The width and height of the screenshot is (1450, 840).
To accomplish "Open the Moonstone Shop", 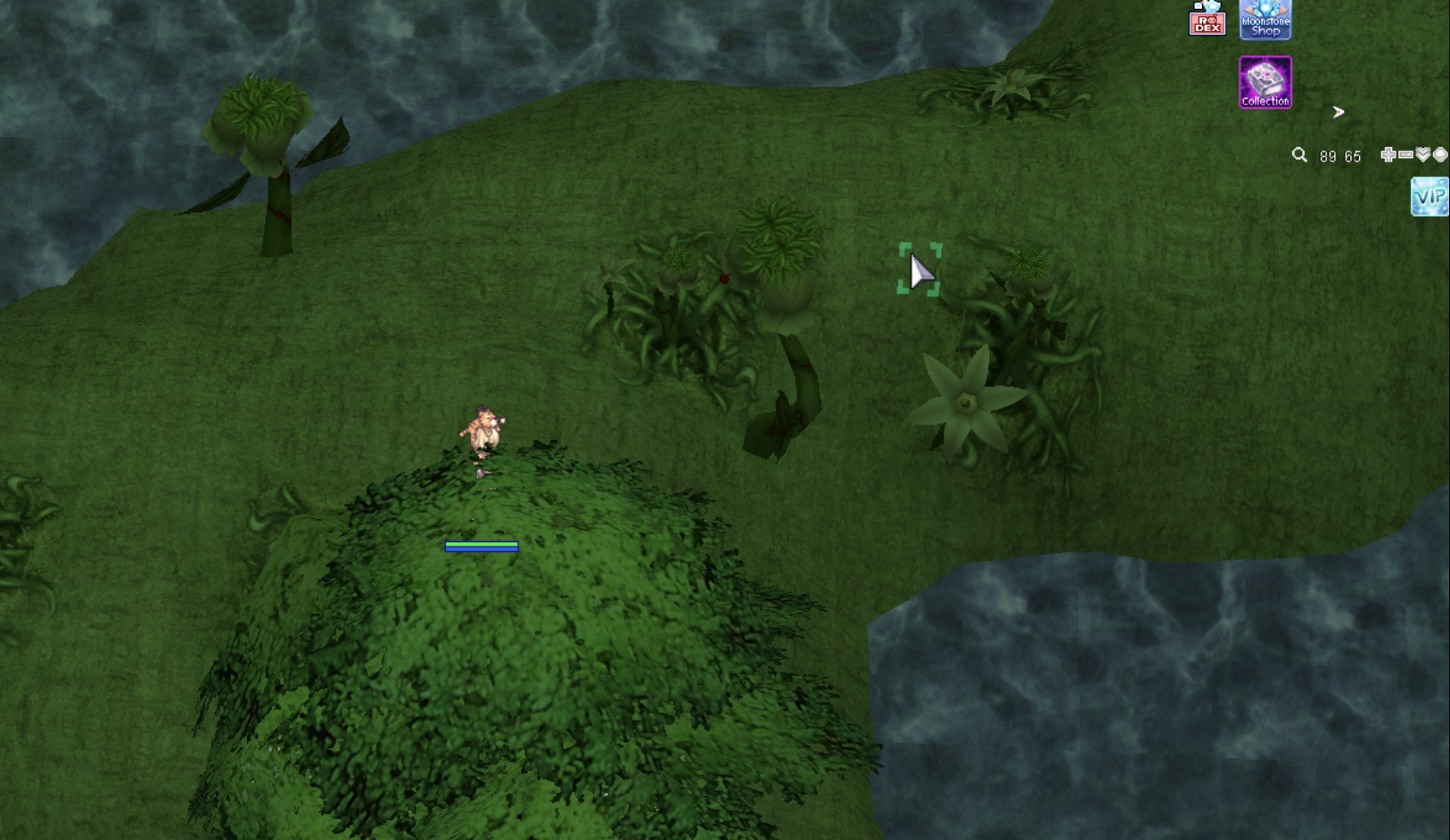I will pyautogui.click(x=1265, y=20).
